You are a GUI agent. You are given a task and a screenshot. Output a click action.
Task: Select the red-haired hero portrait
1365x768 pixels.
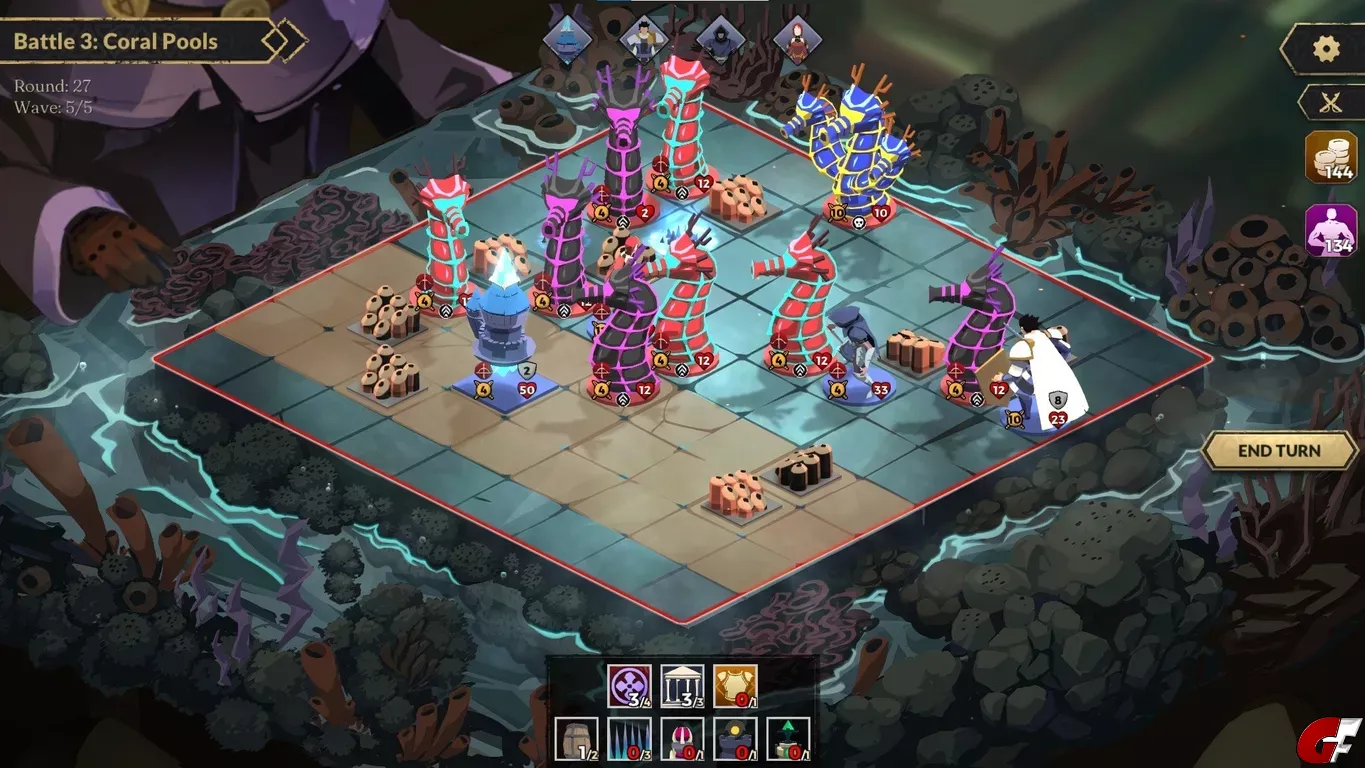797,41
